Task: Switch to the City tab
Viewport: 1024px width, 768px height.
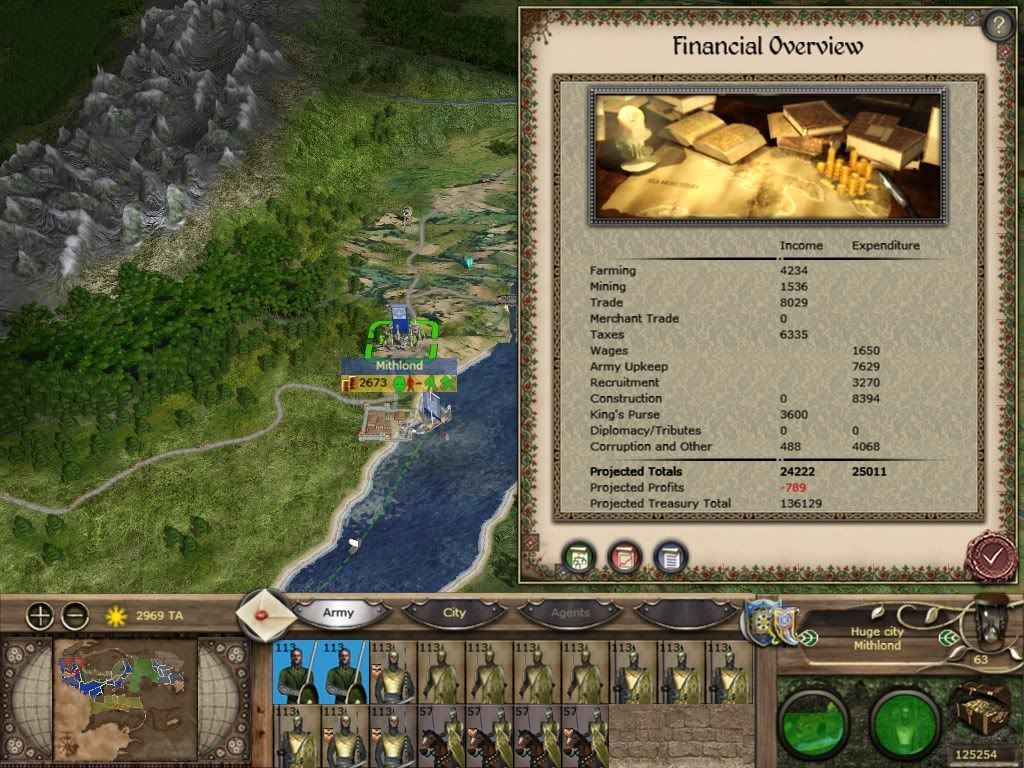Action: [454, 612]
